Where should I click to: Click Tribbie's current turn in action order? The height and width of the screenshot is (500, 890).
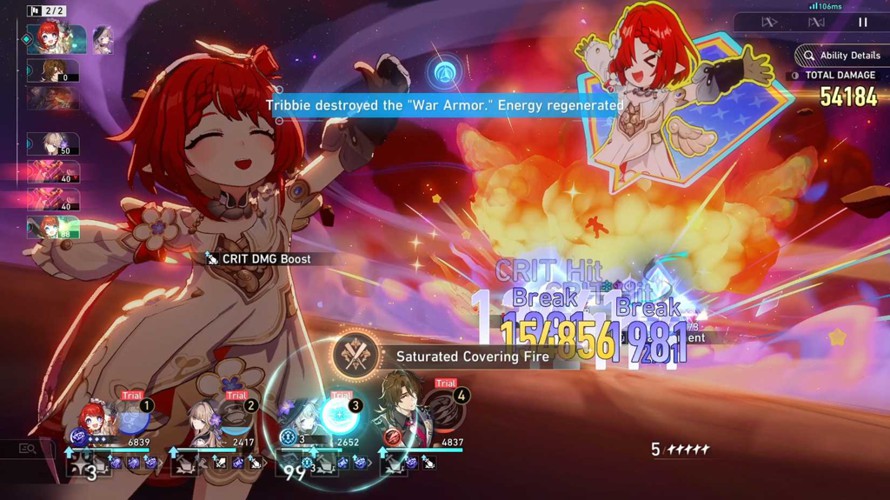(x=48, y=37)
